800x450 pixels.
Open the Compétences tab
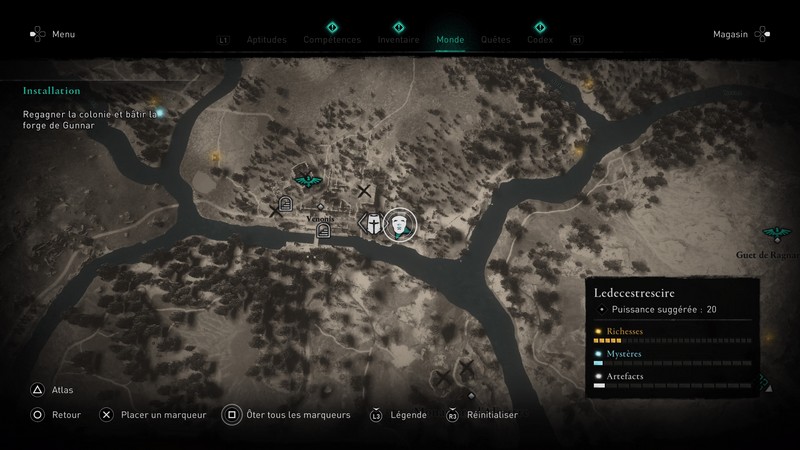point(333,40)
